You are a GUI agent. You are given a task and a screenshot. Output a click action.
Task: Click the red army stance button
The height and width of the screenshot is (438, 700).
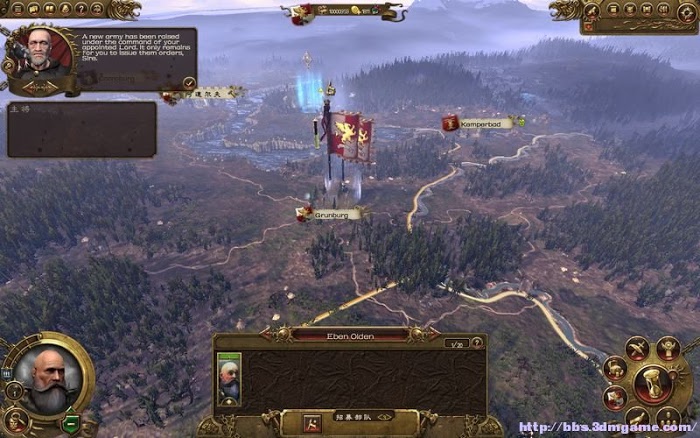(312, 424)
